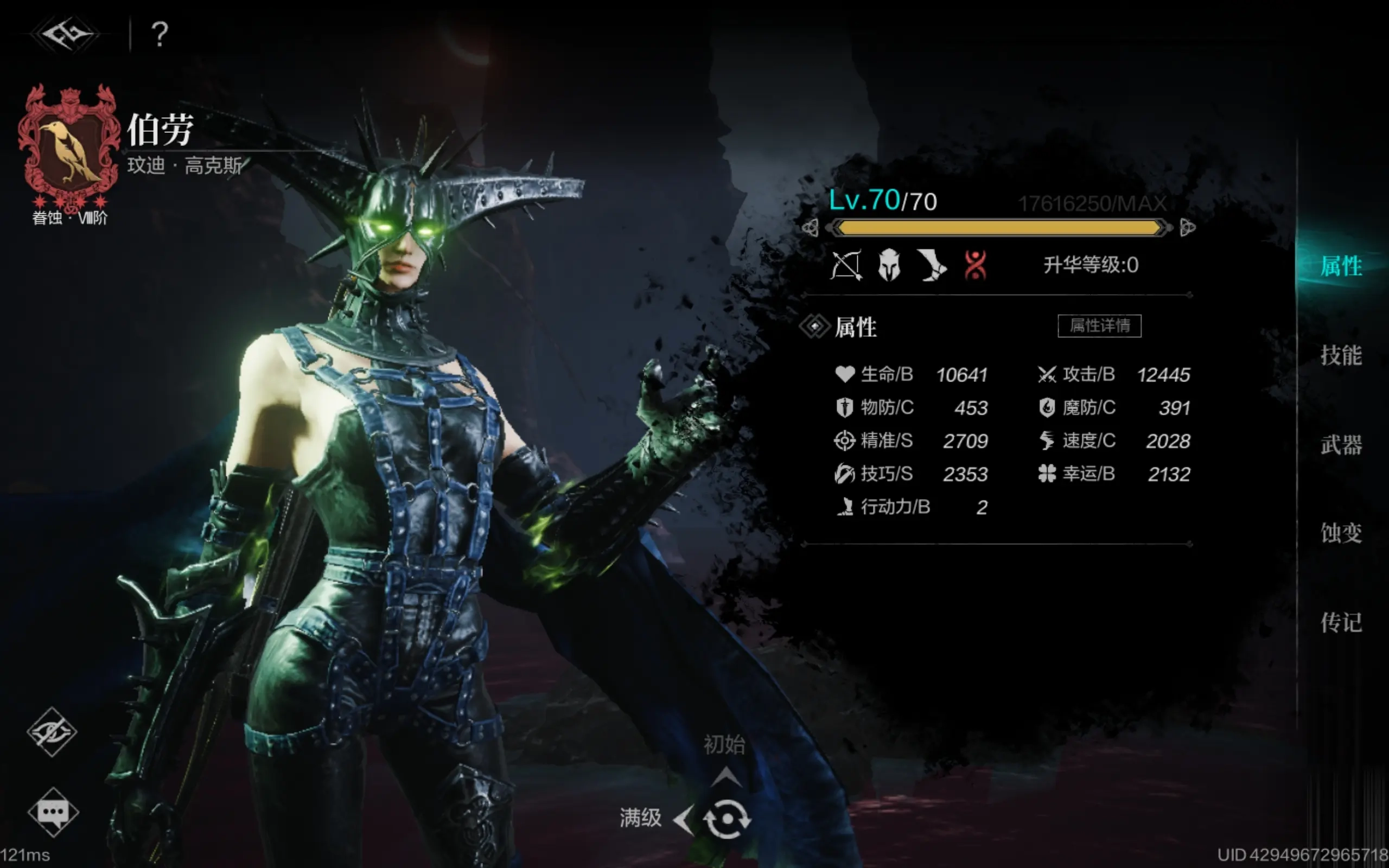View the 传记 biography tab
1389x868 pixels.
tap(1341, 622)
